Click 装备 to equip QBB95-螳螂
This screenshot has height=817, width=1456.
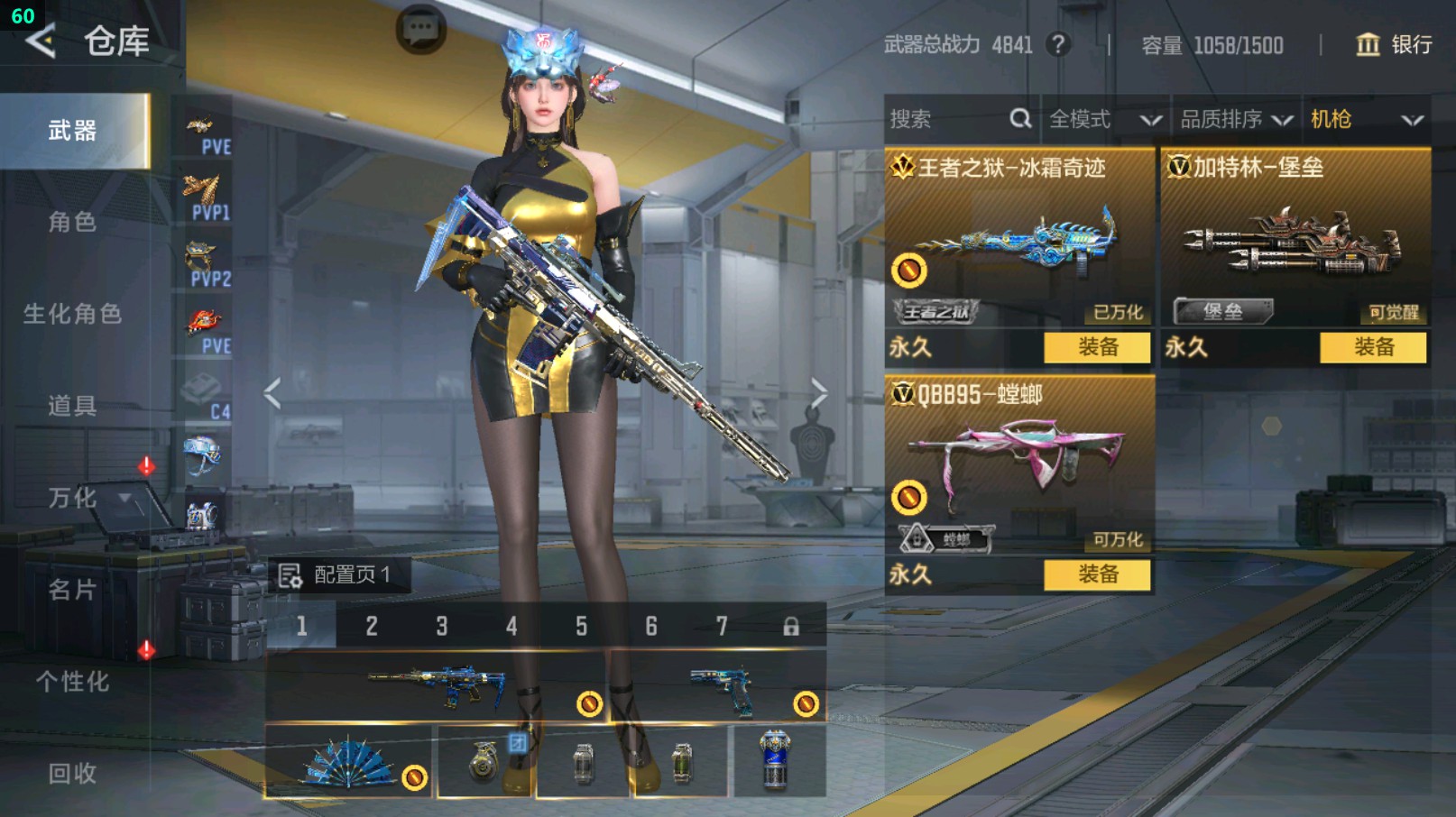(x=1097, y=574)
